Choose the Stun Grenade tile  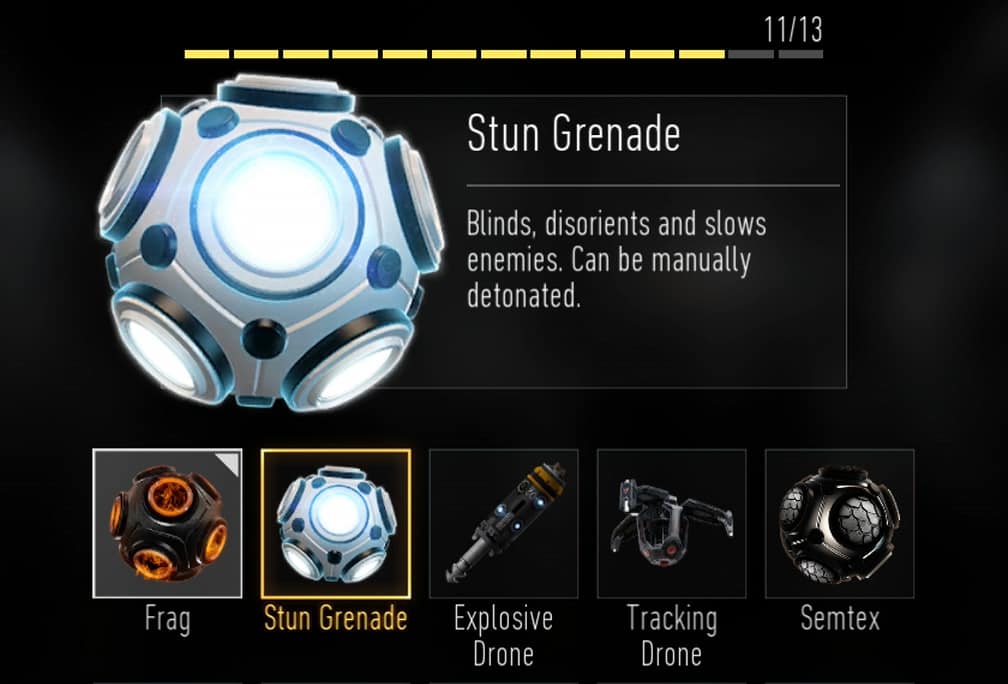click(336, 523)
